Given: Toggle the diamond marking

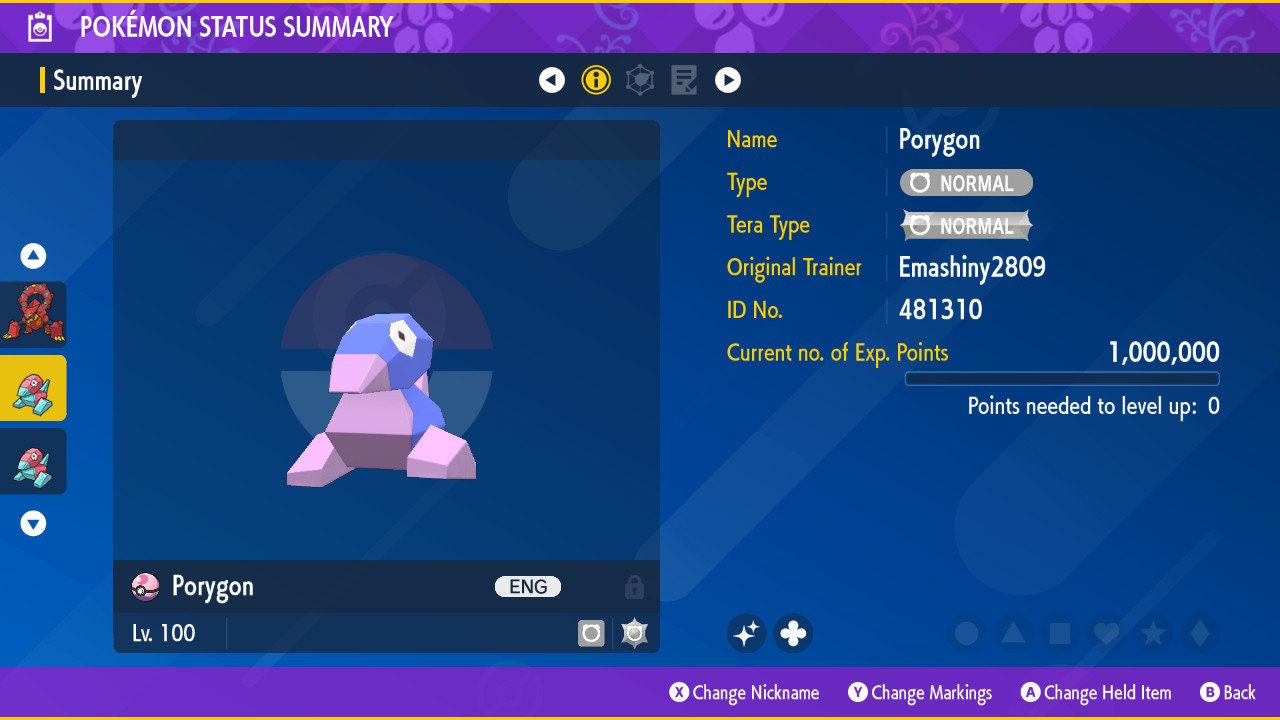Looking at the screenshot, I should [1199, 633].
